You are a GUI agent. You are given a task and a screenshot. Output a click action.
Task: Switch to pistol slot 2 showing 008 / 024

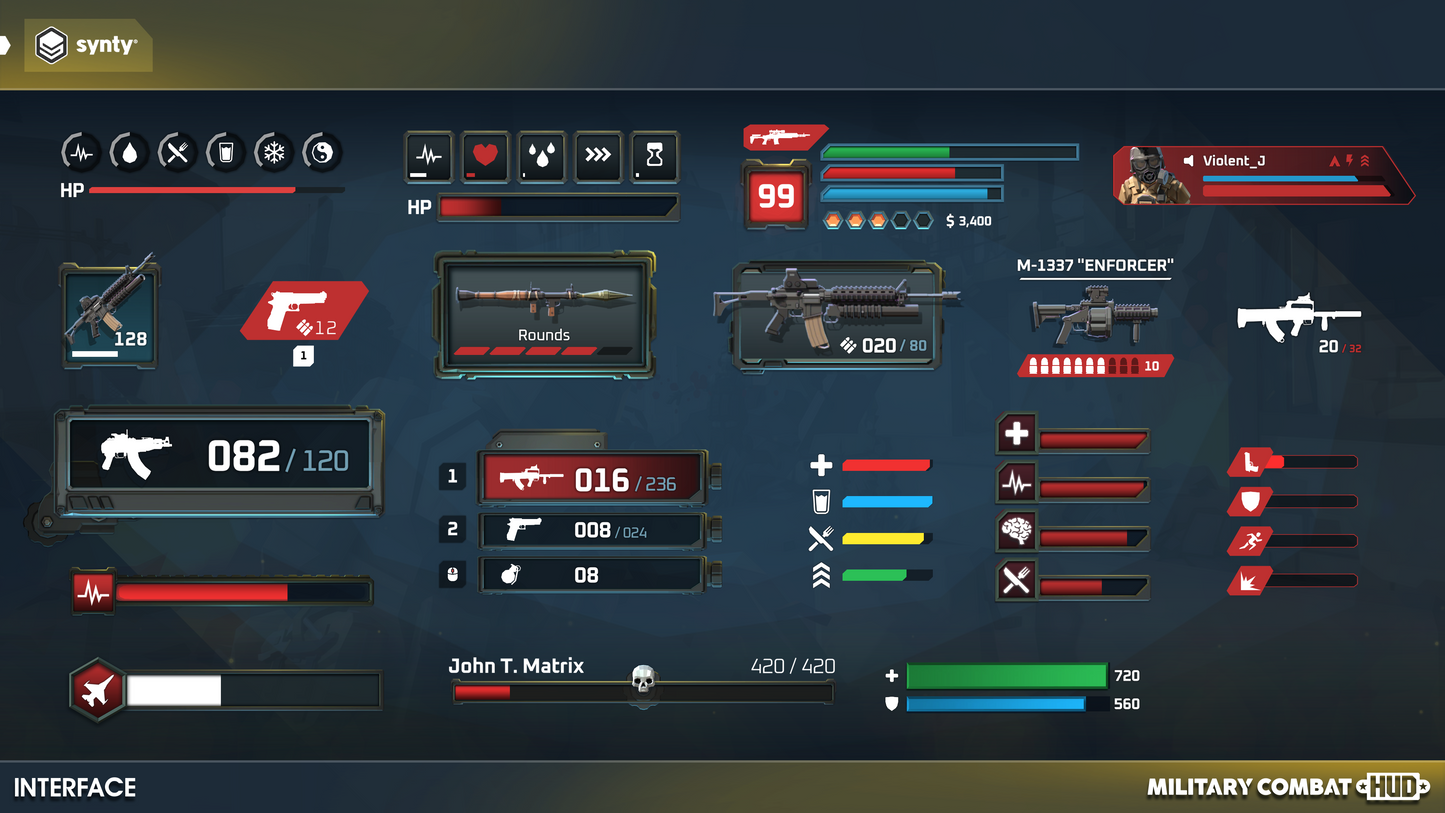click(x=594, y=531)
